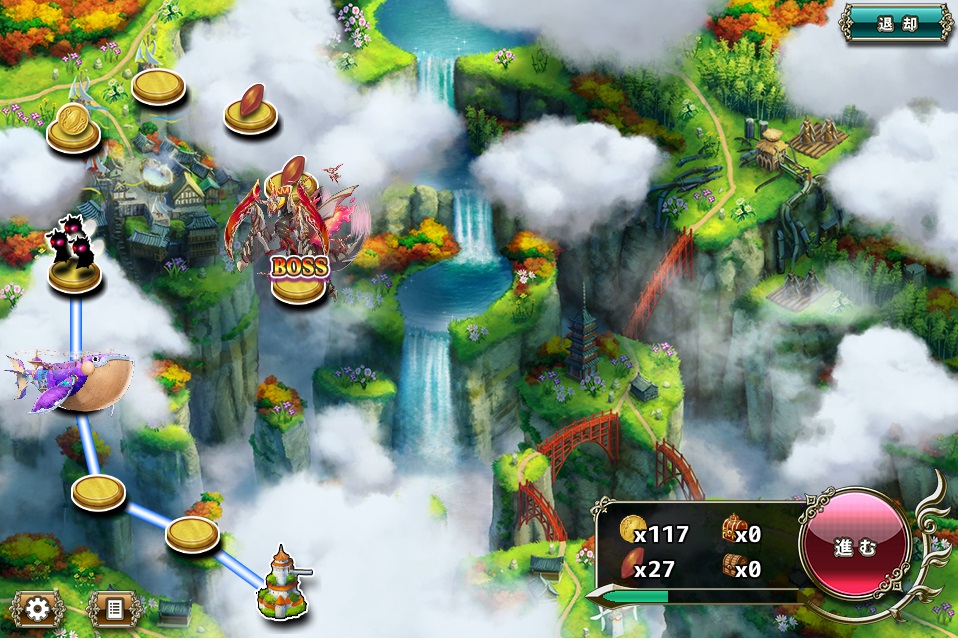The height and width of the screenshot is (640, 958).
Task: Choose the gold coin map node
Action: point(73,125)
